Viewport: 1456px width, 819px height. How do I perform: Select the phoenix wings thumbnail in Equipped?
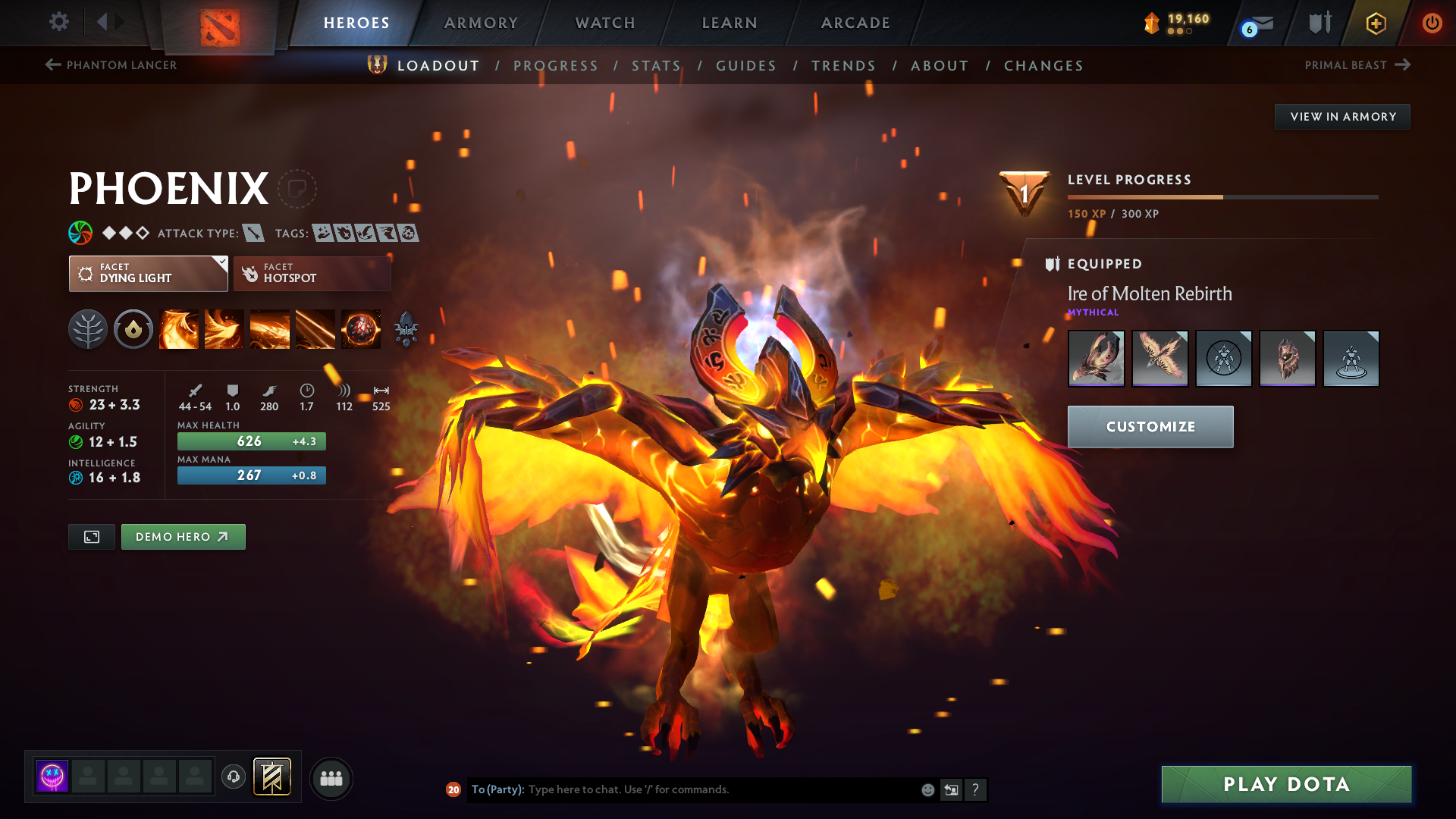tap(1159, 358)
